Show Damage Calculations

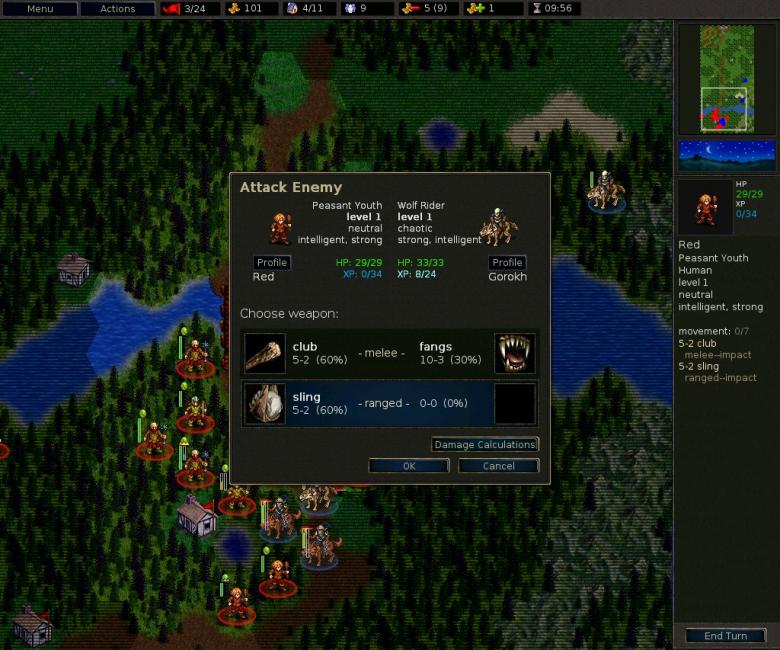tap(485, 444)
